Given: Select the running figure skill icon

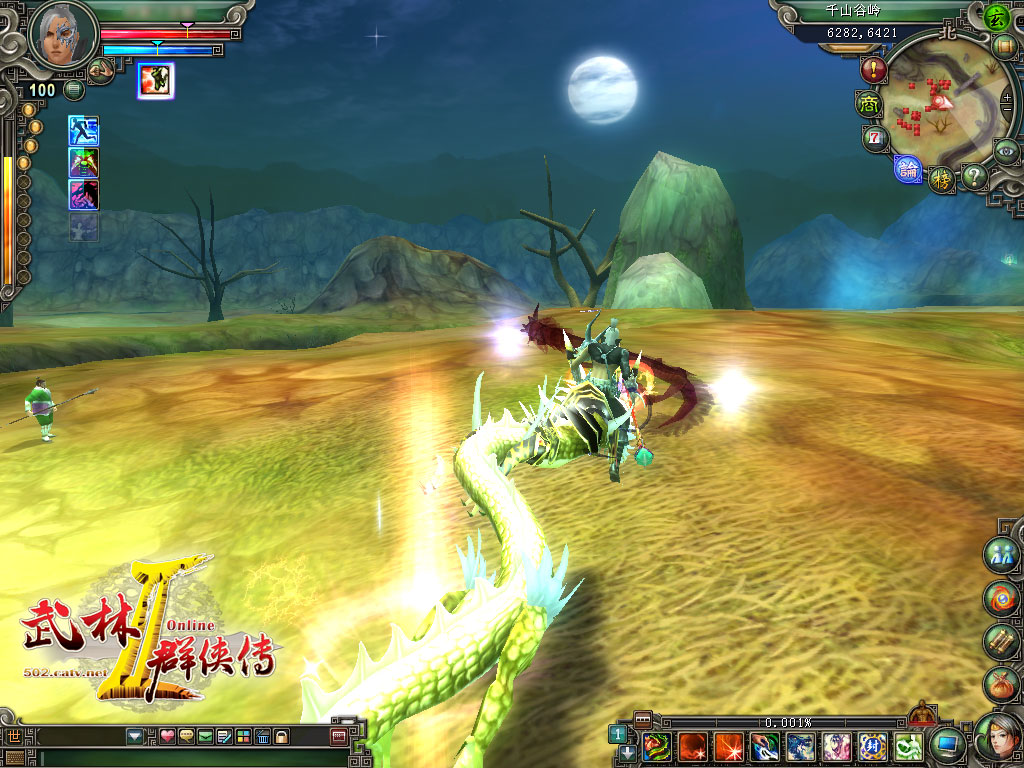Looking at the screenshot, I should (83, 130).
